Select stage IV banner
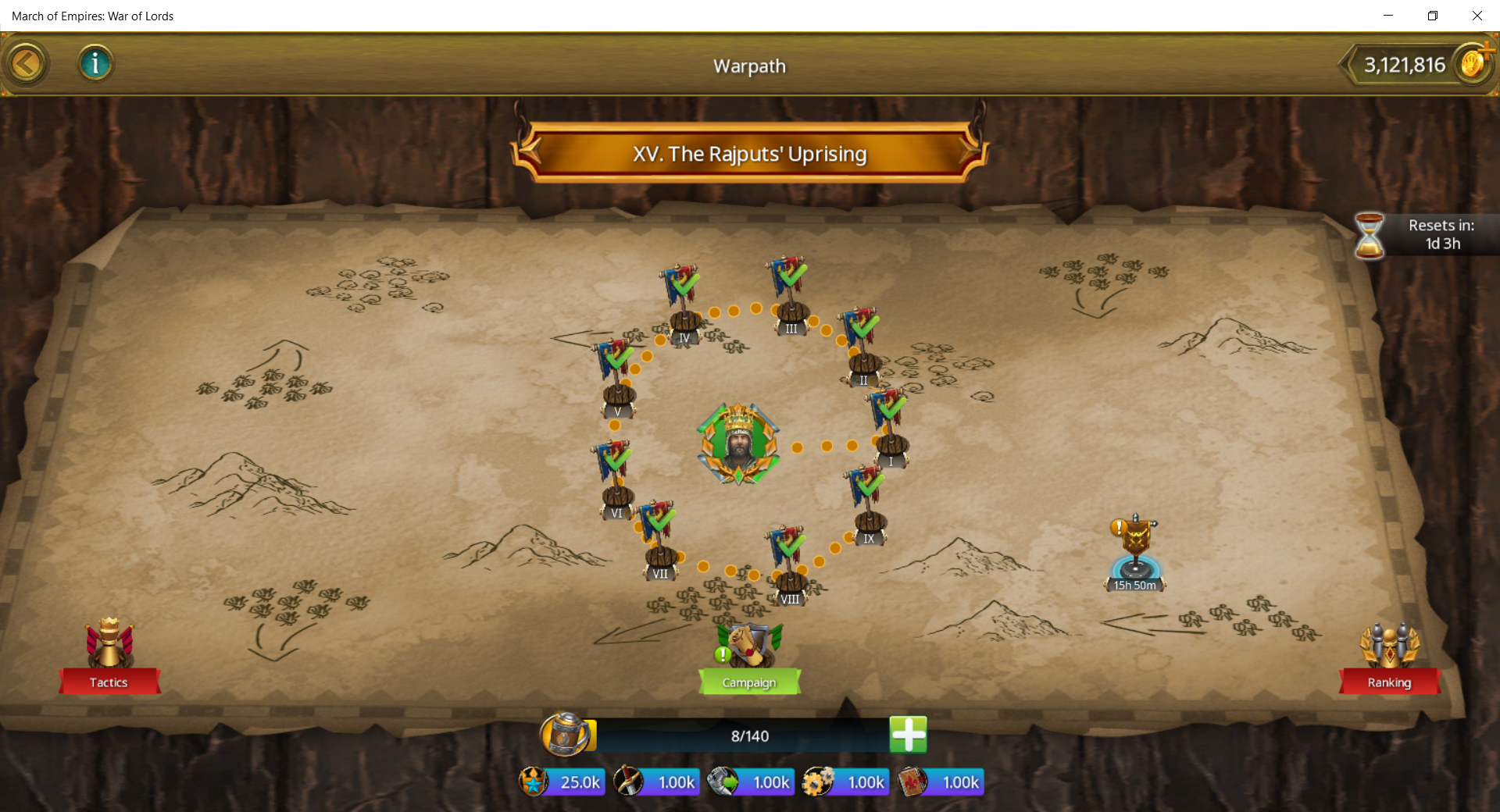This screenshot has width=1500, height=812. [683, 304]
